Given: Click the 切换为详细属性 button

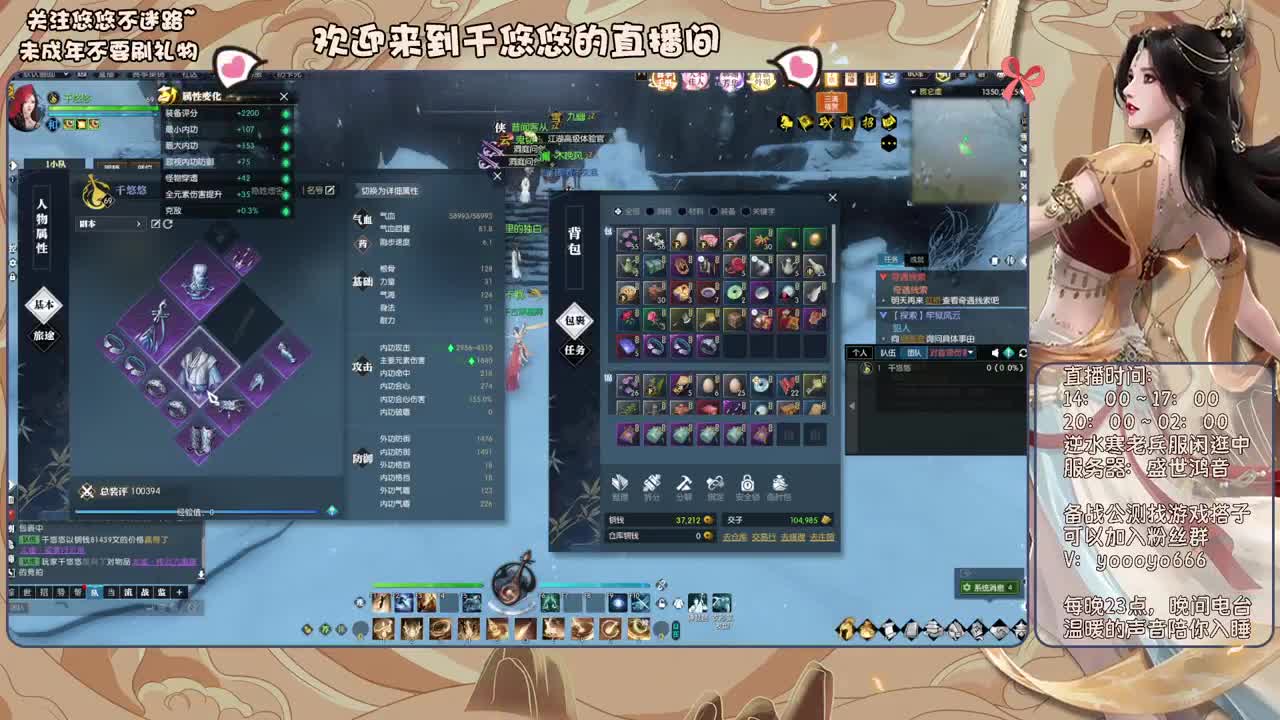Looking at the screenshot, I should coord(389,192).
